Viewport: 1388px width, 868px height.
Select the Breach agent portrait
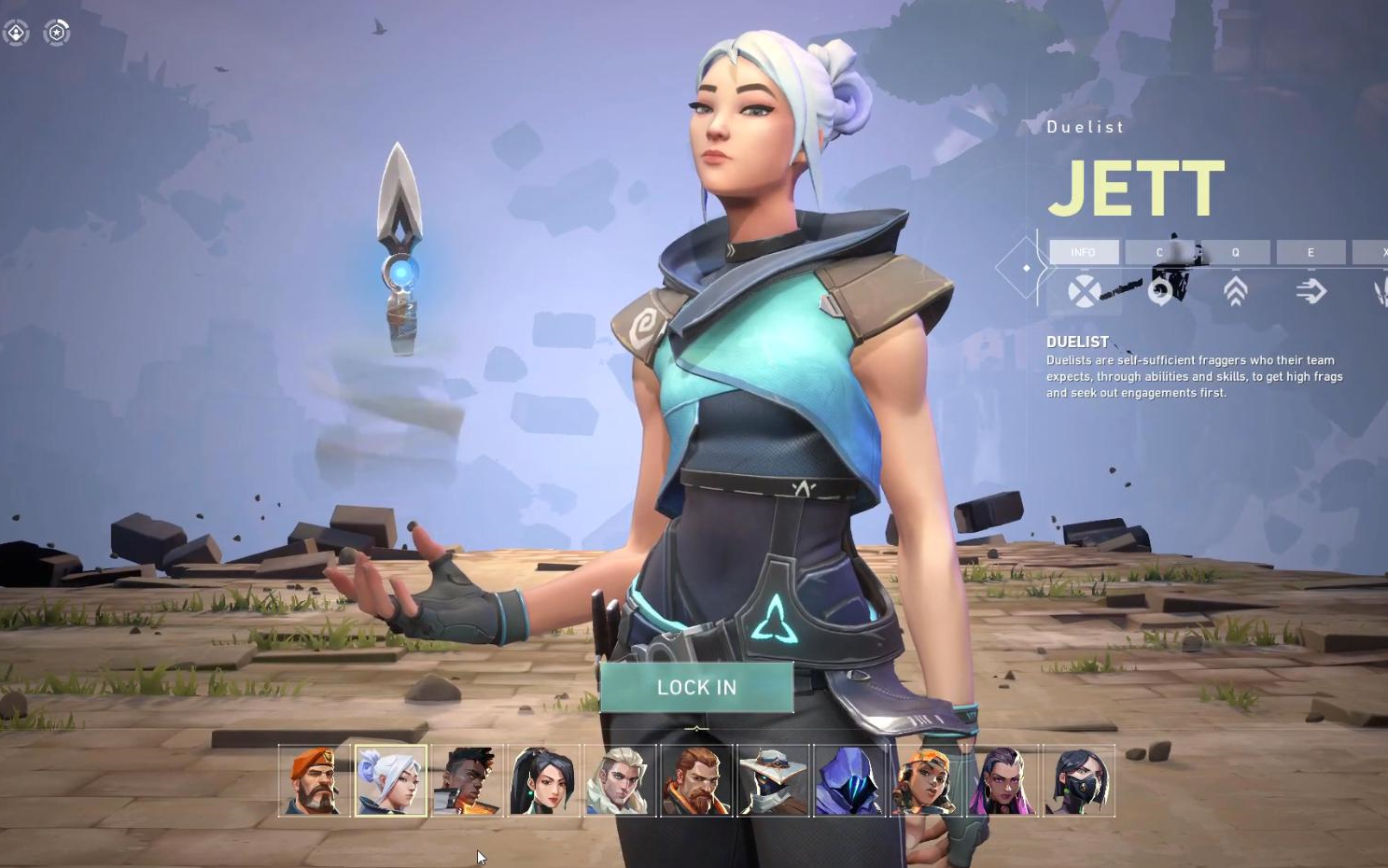click(x=697, y=780)
